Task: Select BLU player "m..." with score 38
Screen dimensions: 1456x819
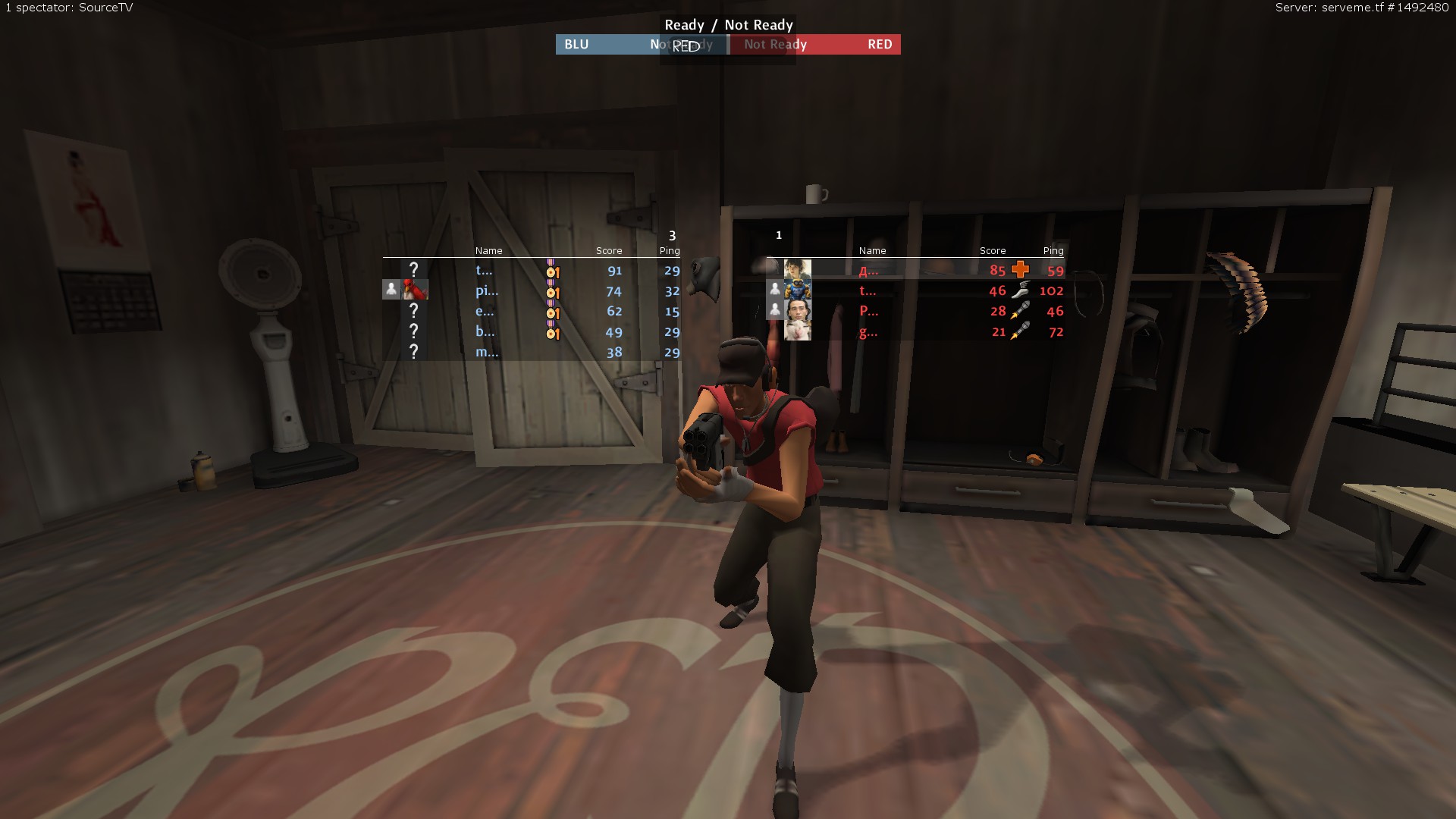Action: click(531, 352)
